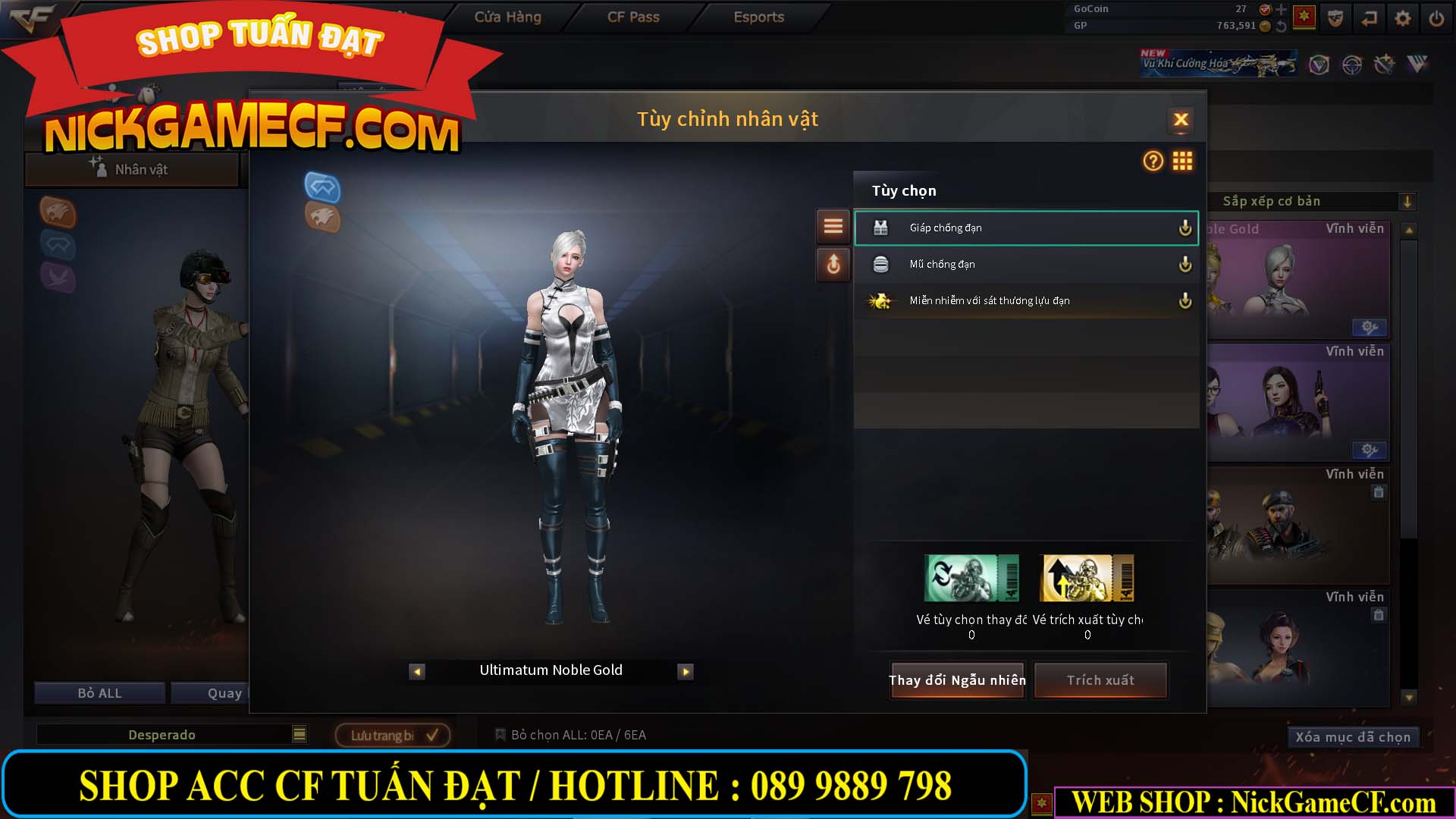Toggle download for Giáp chống đạn option
The width and height of the screenshot is (1456, 819).
pyautogui.click(x=1185, y=227)
